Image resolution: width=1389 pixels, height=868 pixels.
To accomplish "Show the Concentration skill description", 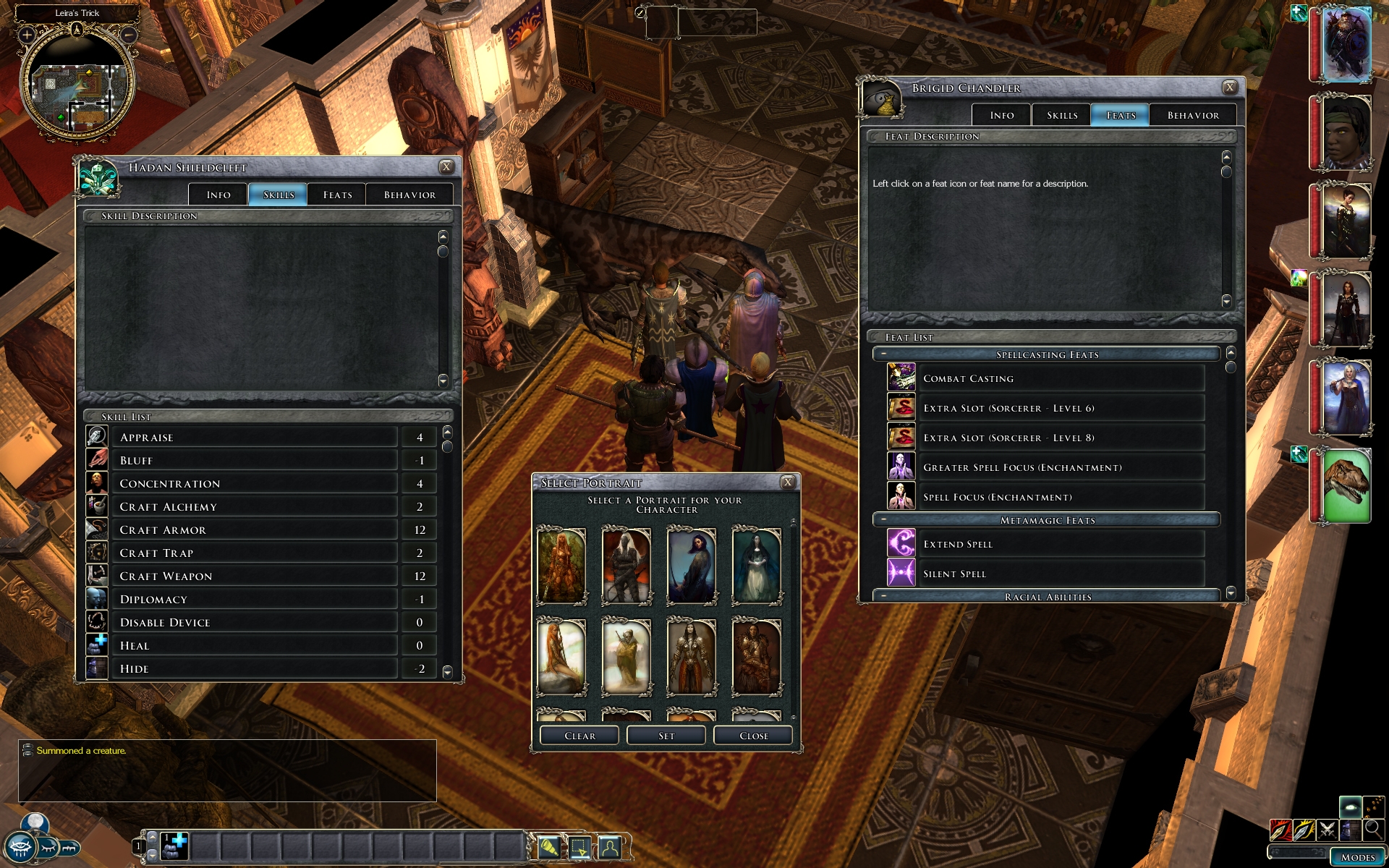I will (x=255, y=484).
